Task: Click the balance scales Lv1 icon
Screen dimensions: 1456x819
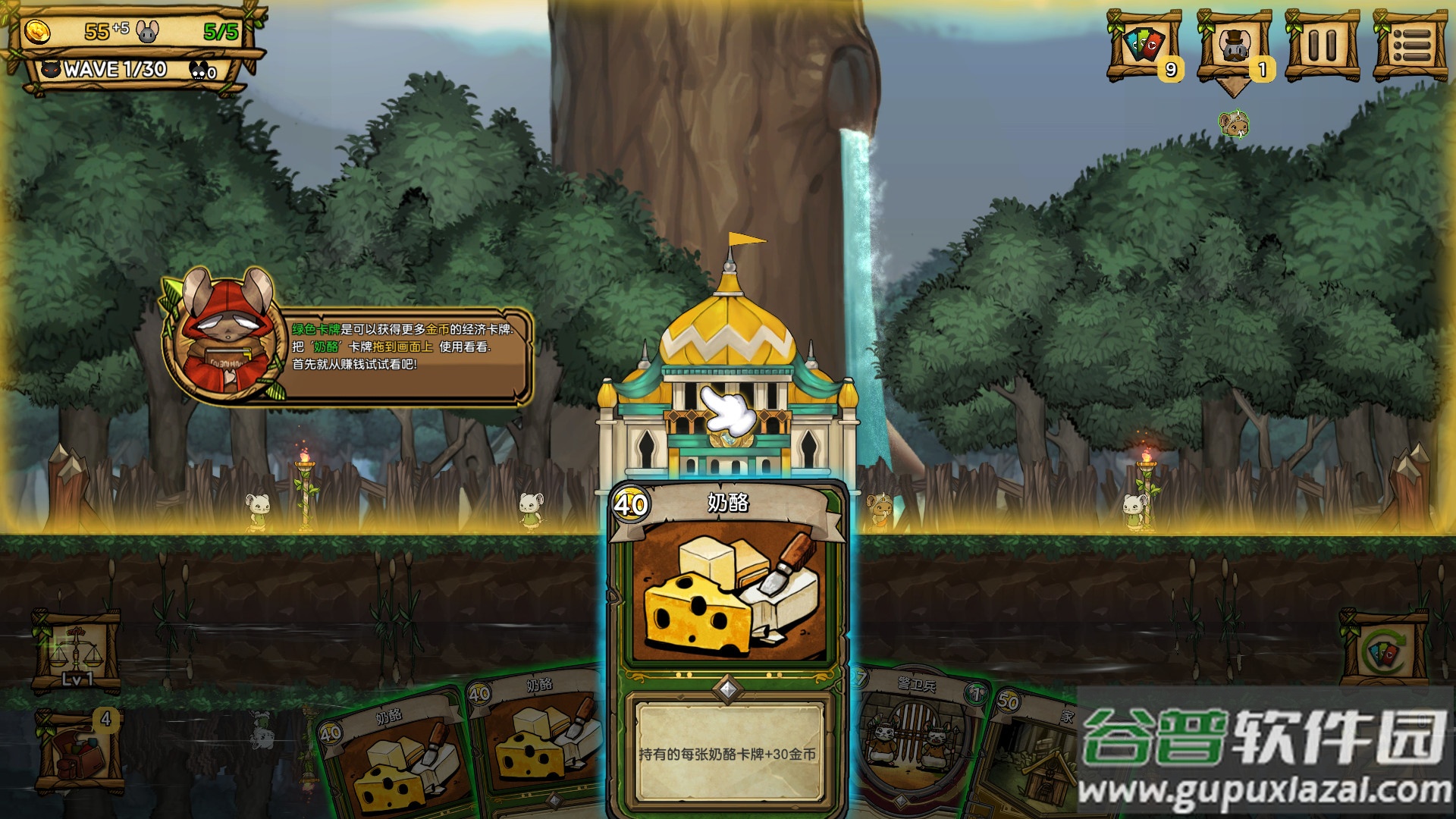Action: click(x=76, y=652)
